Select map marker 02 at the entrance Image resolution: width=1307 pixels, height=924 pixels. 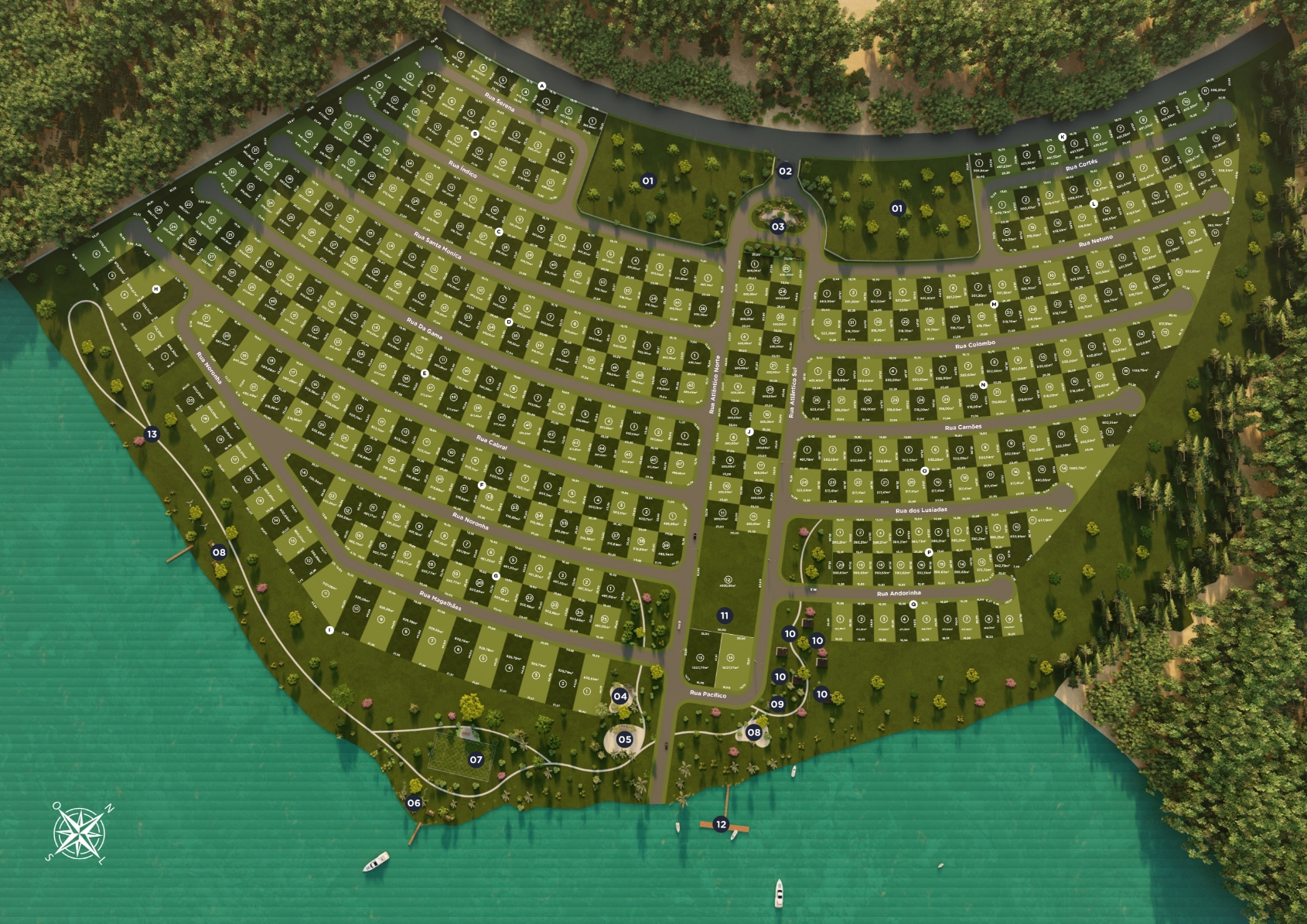(x=785, y=171)
